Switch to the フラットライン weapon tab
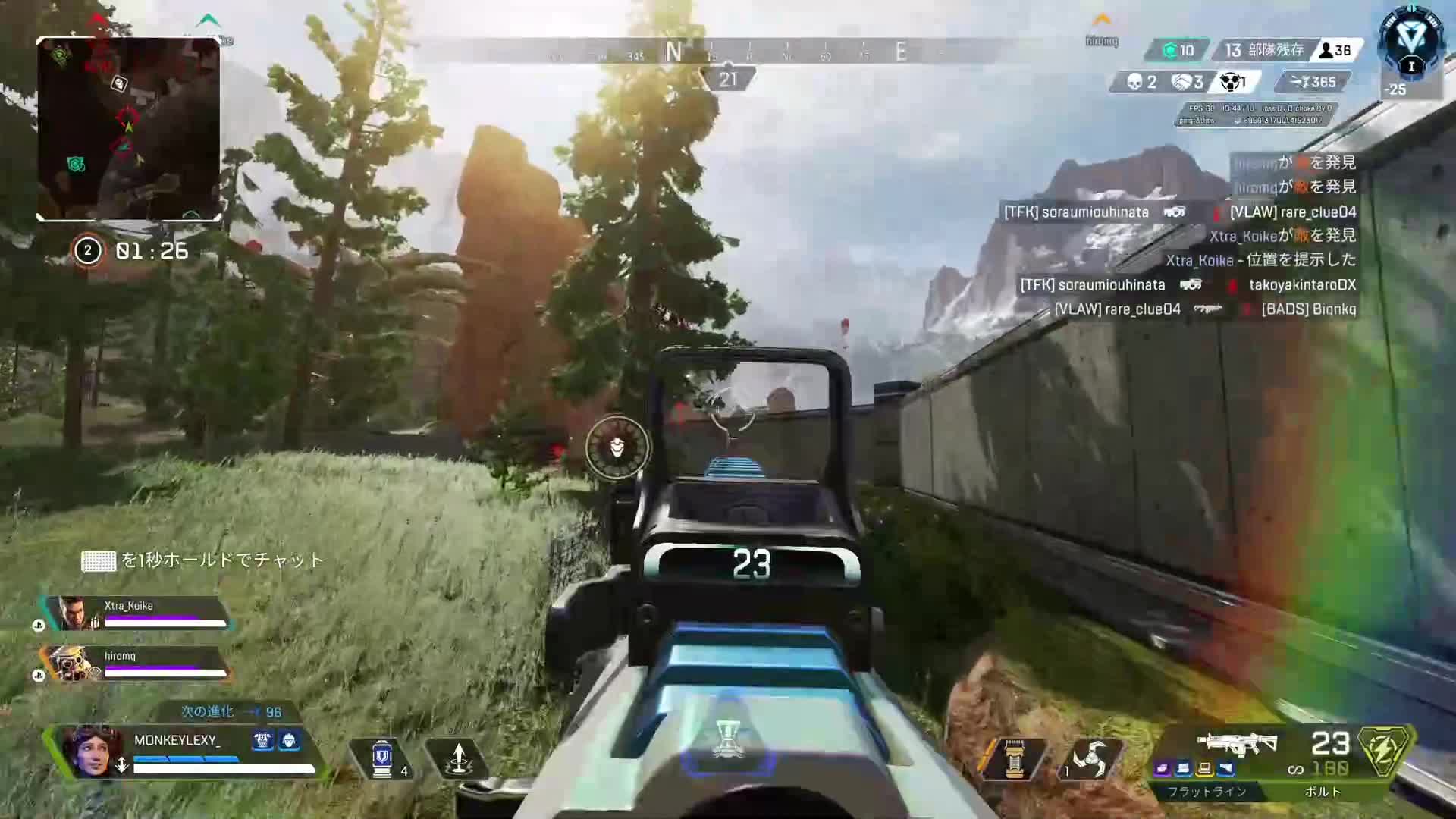 click(x=1207, y=792)
